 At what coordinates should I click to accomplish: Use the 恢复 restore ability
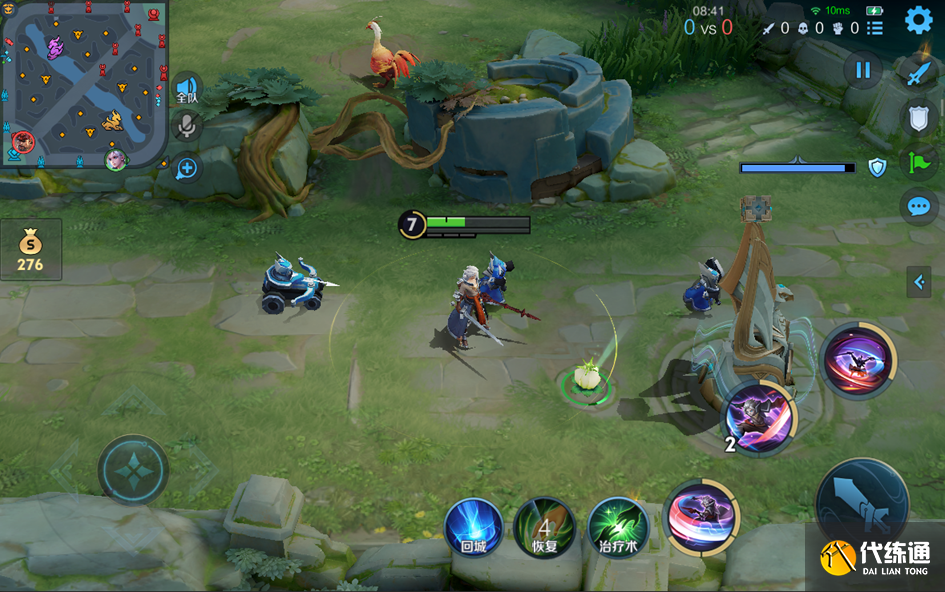point(544,527)
